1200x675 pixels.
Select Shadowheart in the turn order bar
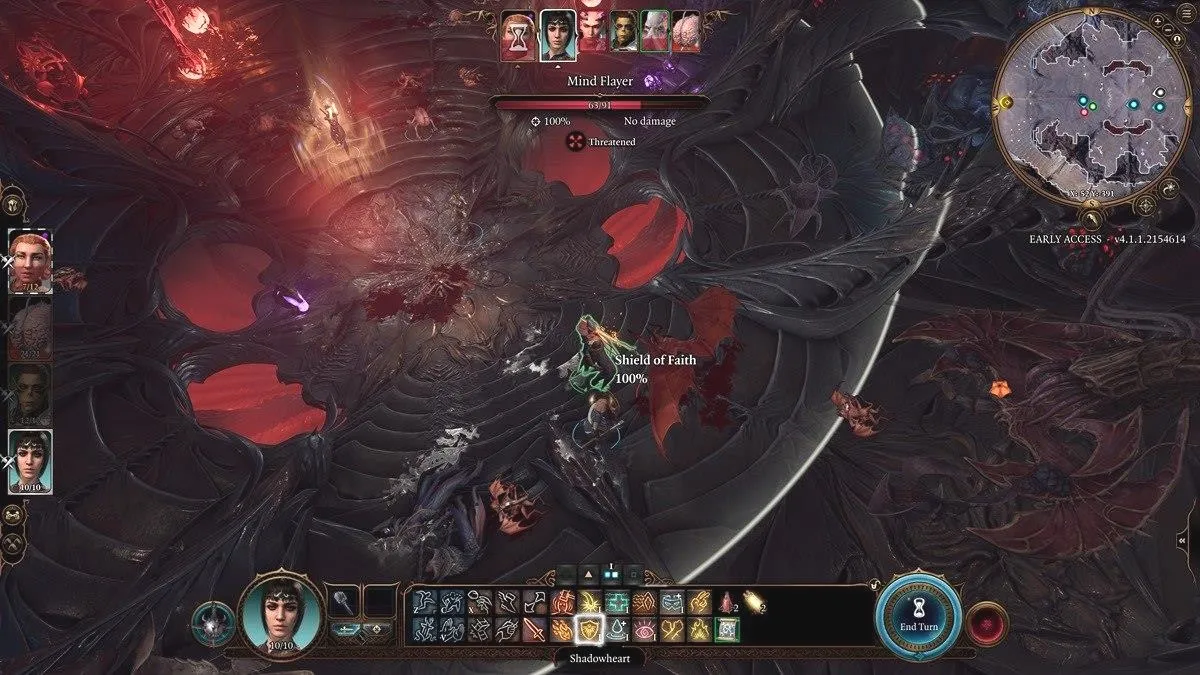pyautogui.click(x=557, y=37)
